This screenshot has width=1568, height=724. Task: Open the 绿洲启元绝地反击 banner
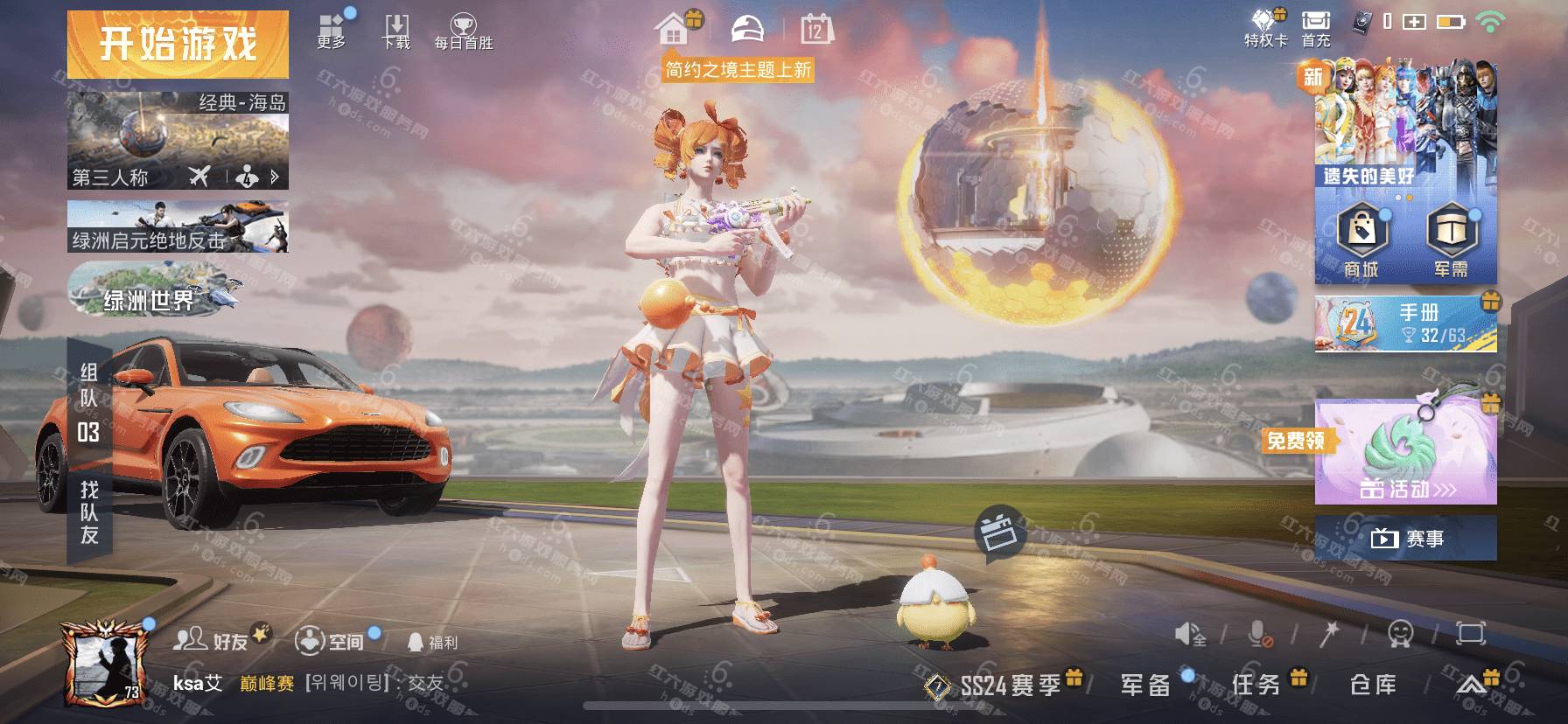pos(178,226)
